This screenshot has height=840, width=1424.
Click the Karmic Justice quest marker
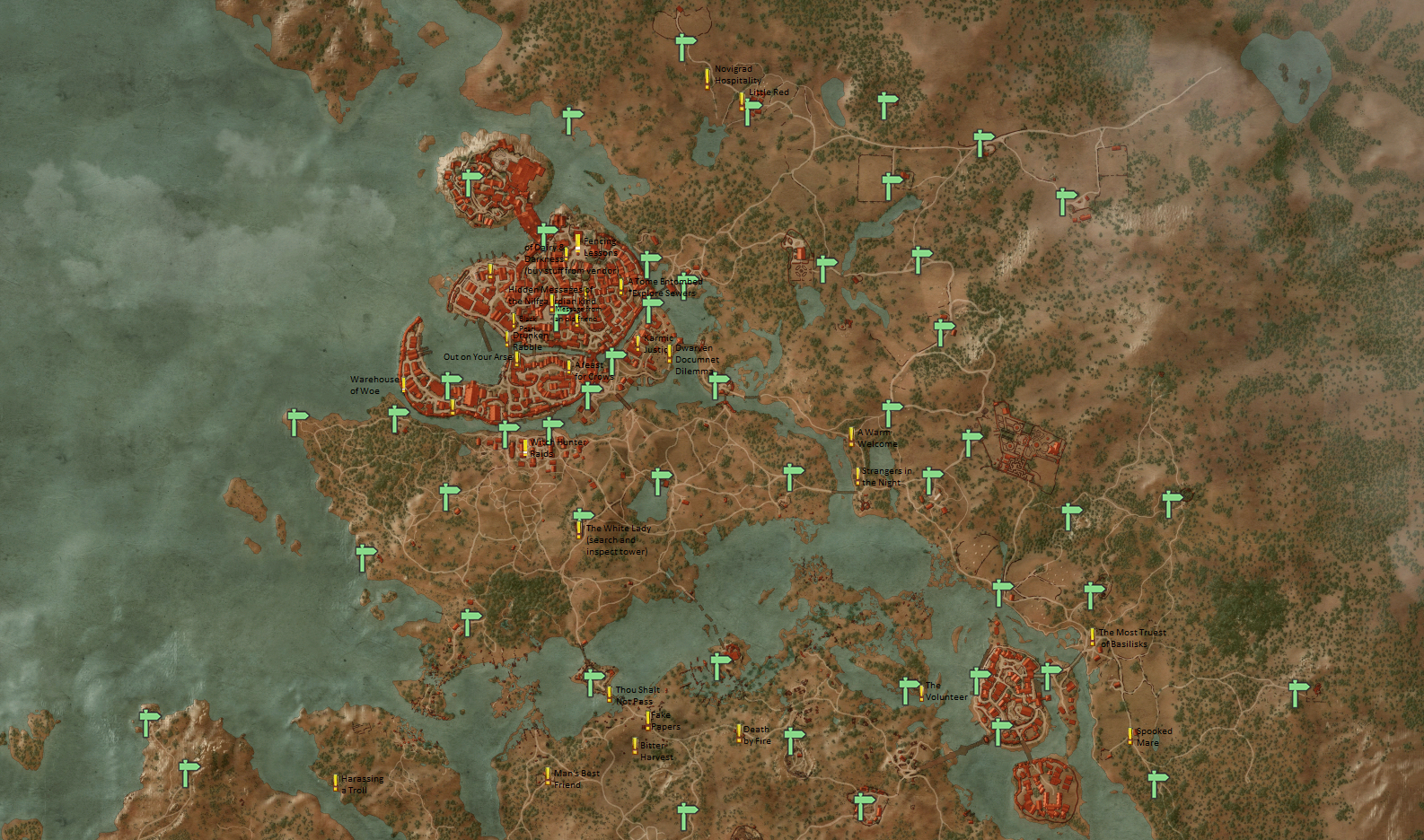[x=637, y=342]
